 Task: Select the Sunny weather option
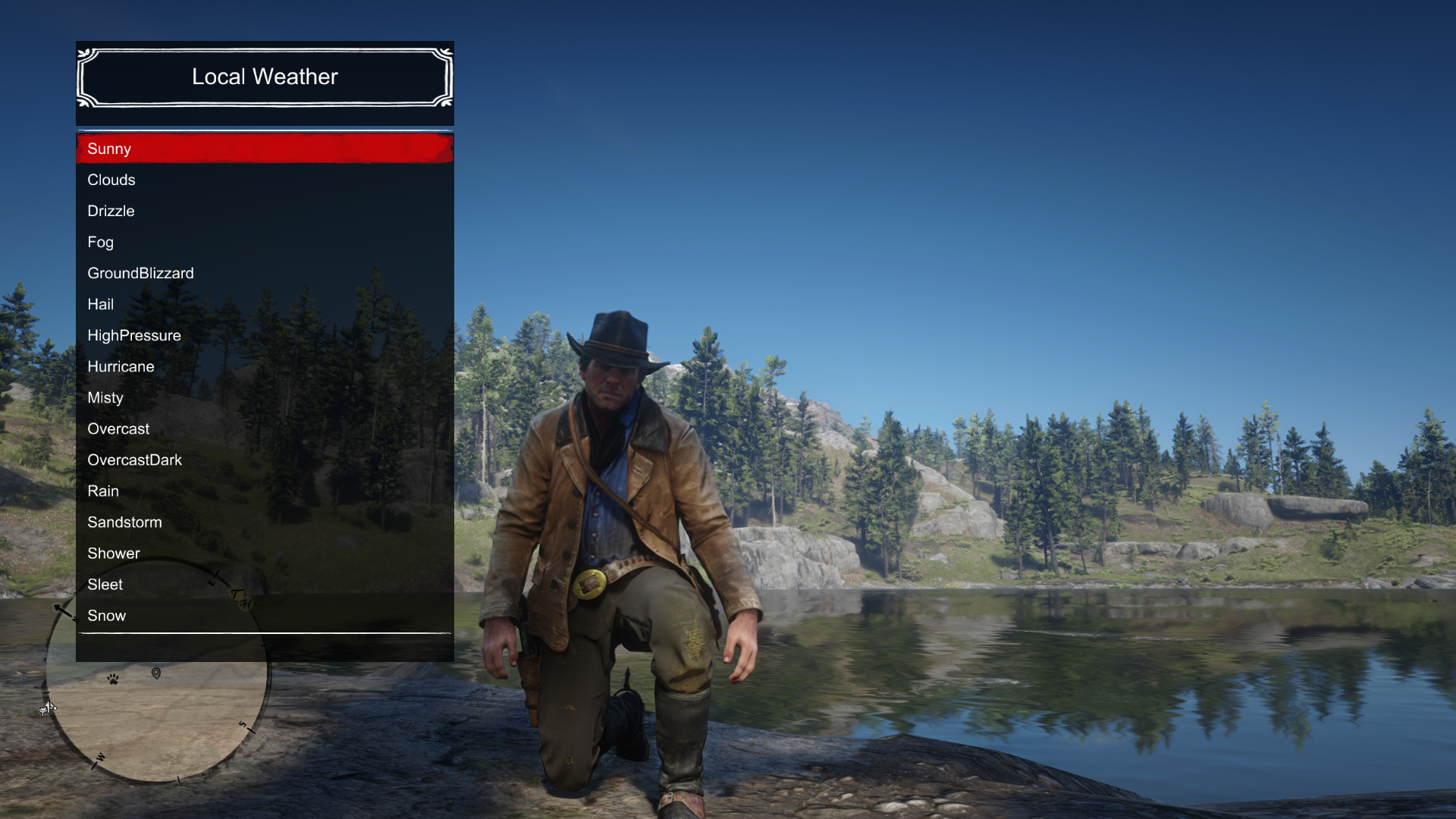264,149
